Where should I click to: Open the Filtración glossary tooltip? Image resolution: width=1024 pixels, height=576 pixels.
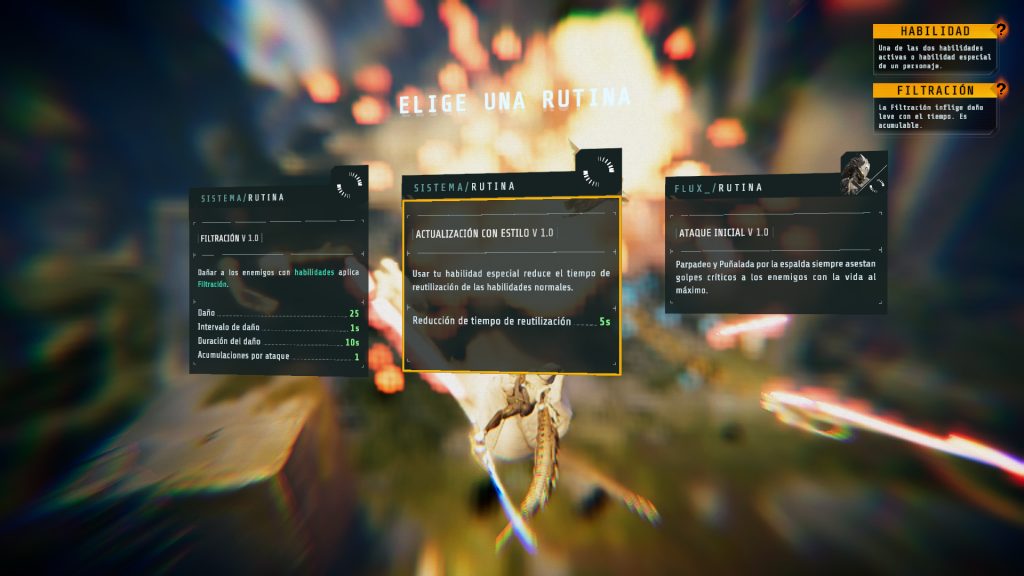tap(935, 90)
